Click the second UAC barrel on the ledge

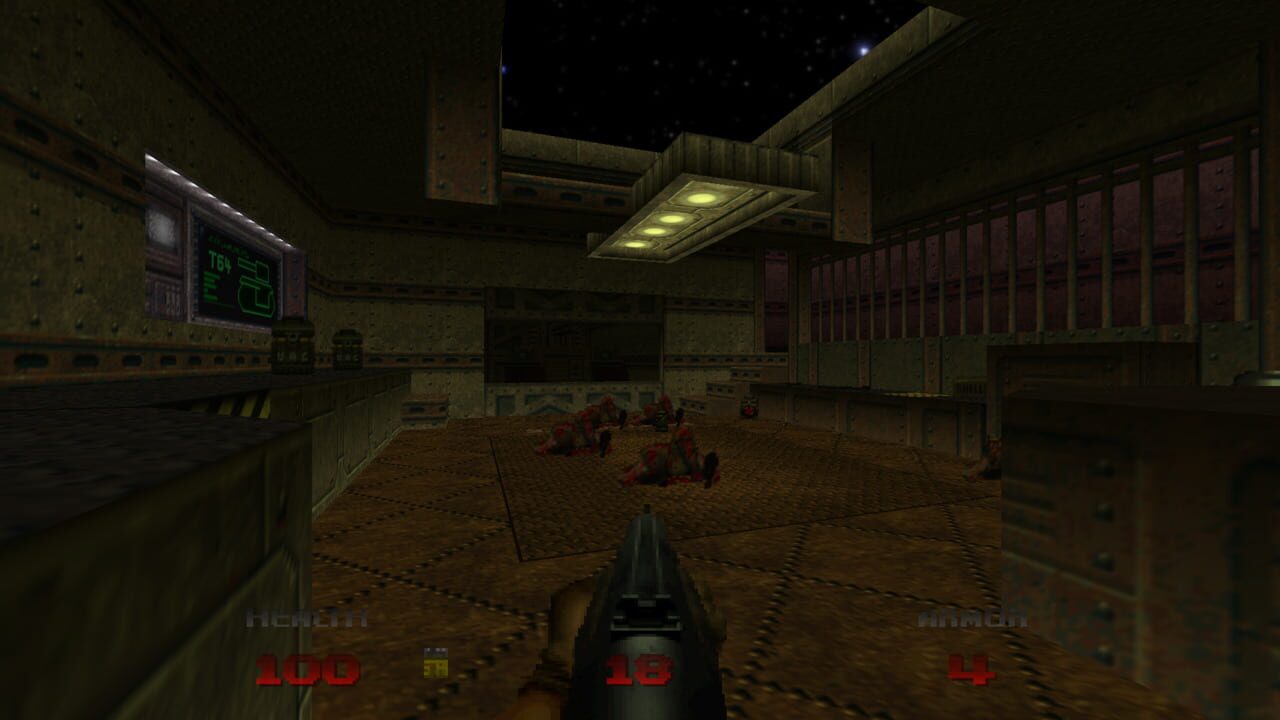tap(348, 352)
